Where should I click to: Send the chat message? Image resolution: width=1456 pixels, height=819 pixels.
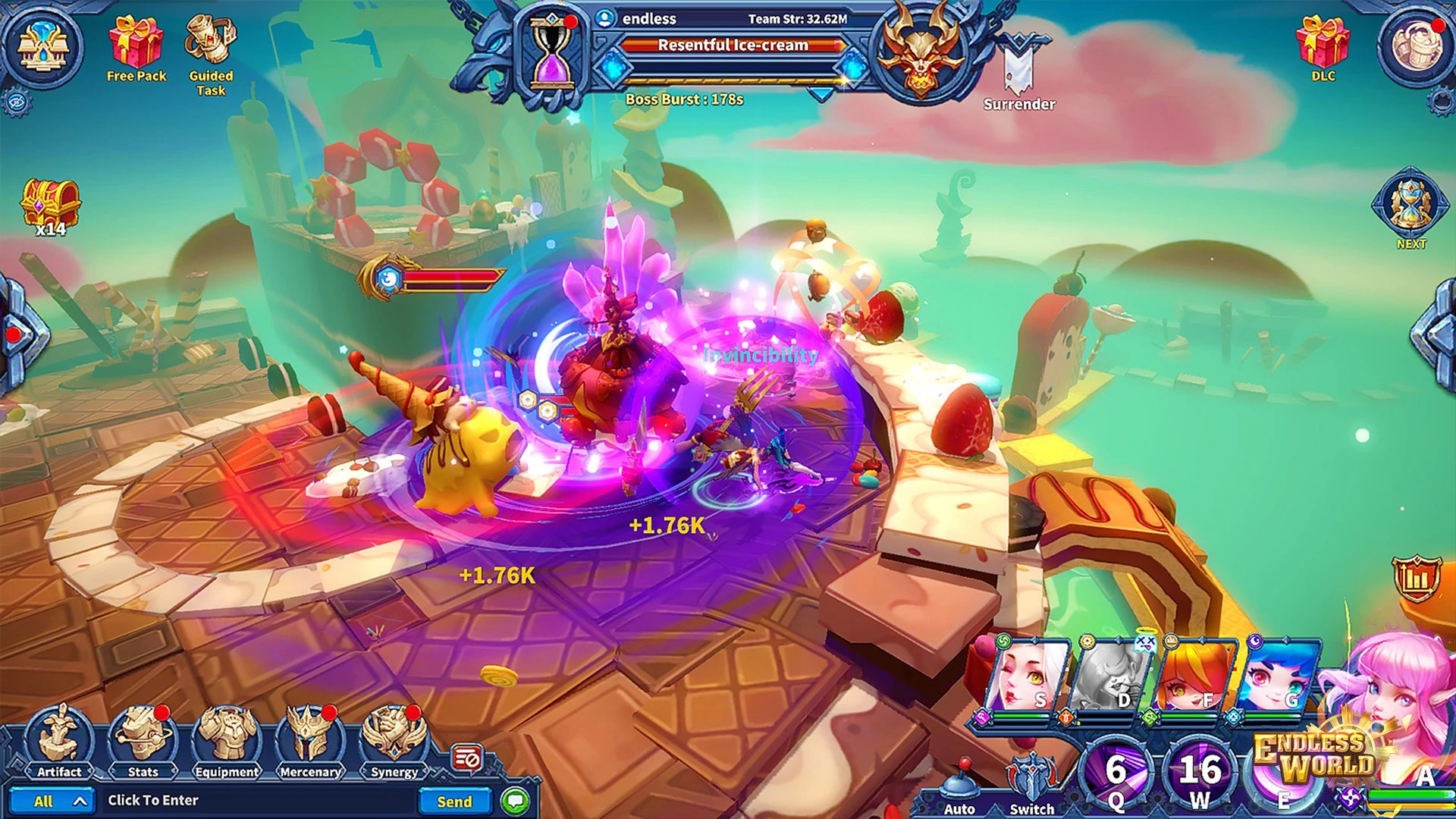pyautogui.click(x=454, y=802)
